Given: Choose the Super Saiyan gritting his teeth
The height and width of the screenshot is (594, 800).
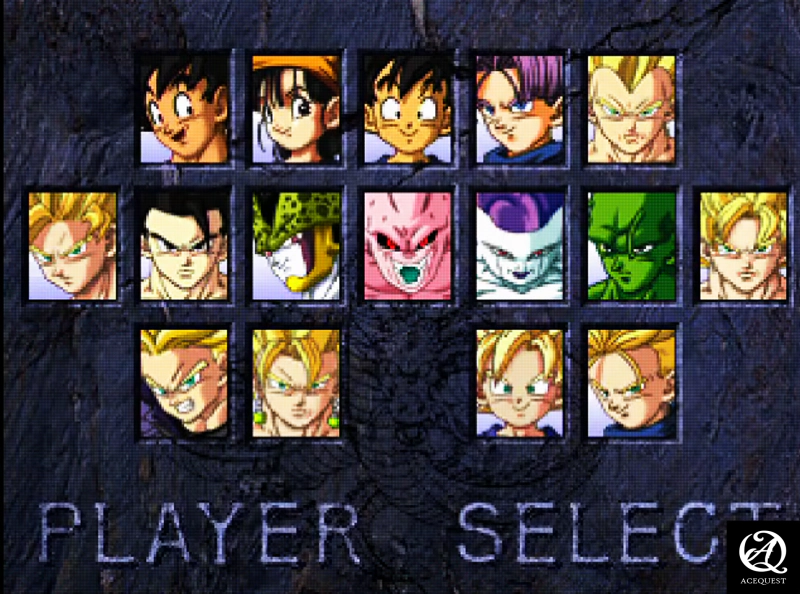Looking at the screenshot, I should (x=183, y=383).
